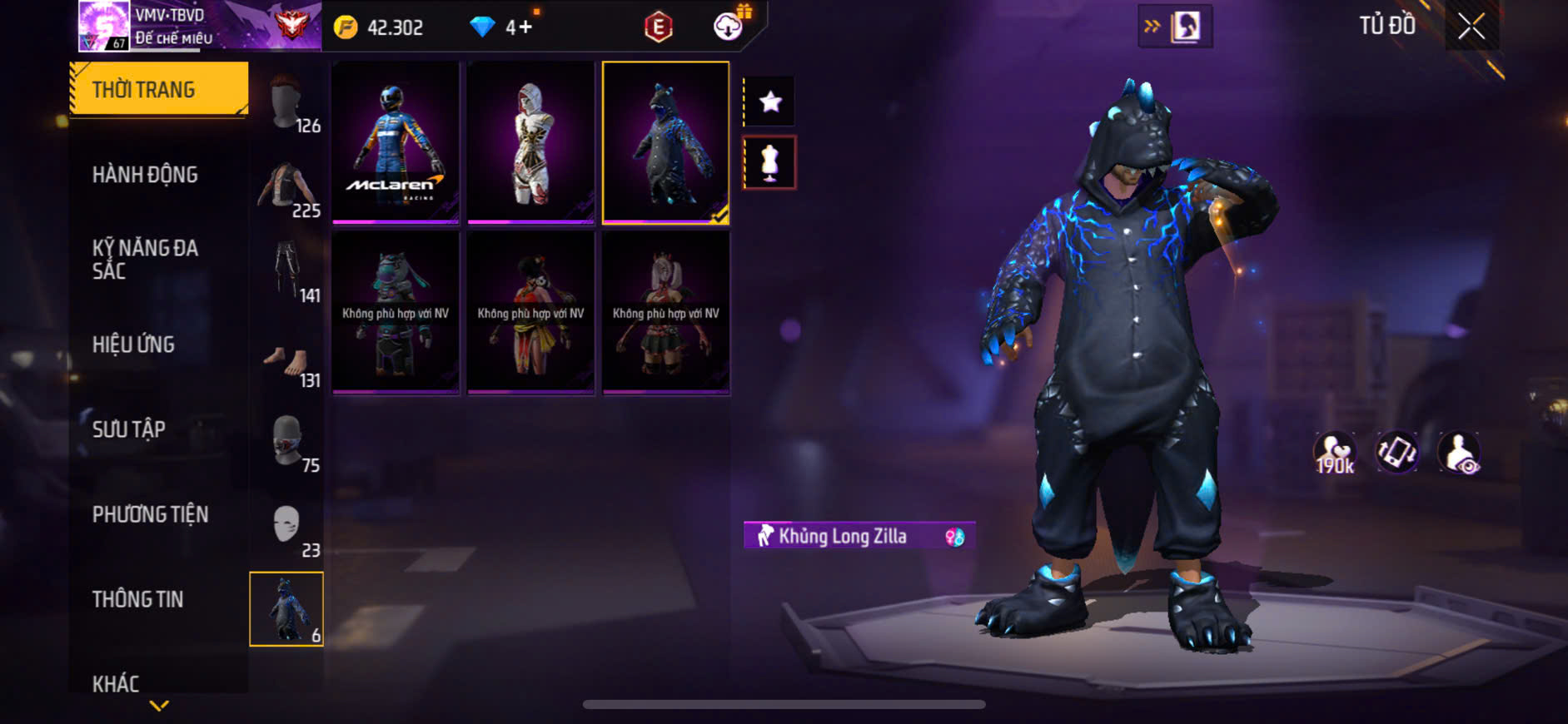
Task: Switch to the Phương Tiện tab
Action: click(150, 514)
